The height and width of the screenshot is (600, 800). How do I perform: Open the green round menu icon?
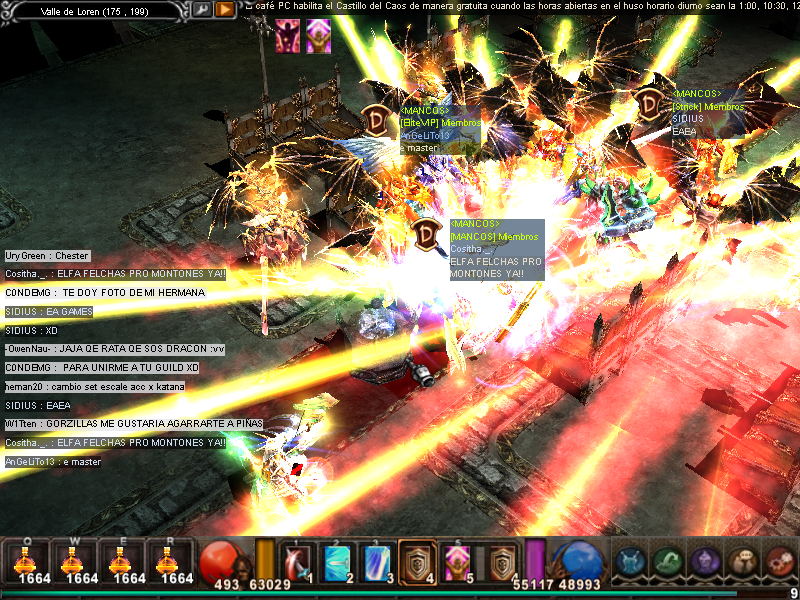(668, 562)
